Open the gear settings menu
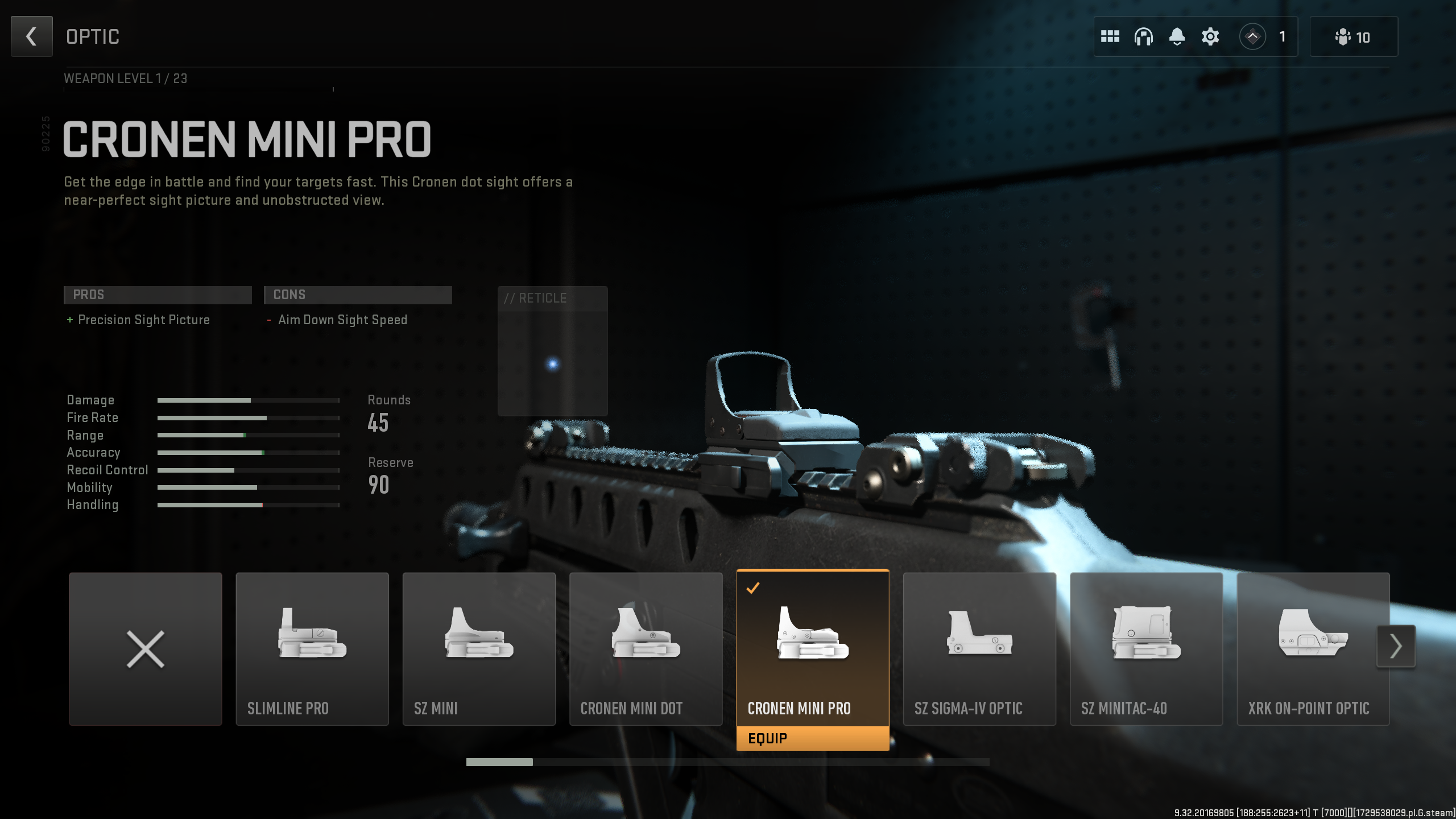This screenshot has height=819, width=1456. pos(1210,37)
